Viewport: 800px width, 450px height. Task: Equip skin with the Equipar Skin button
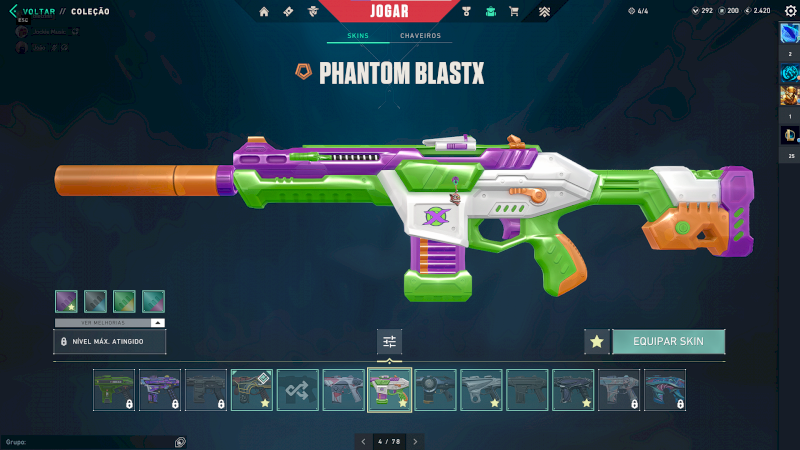click(668, 341)
